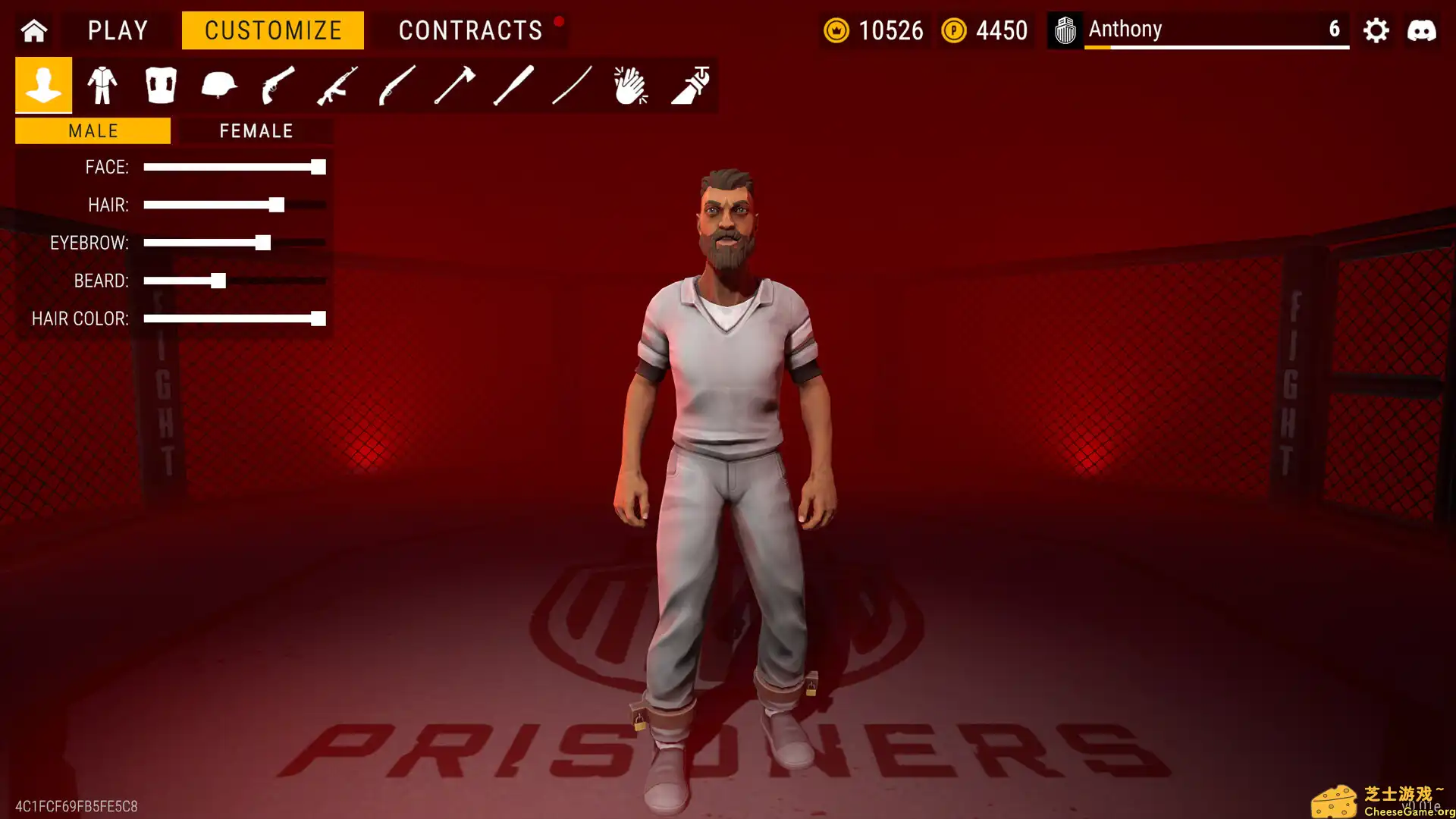Viewport: 1456px width, 819px height.
Task: Open the CUSTOMIZE tab
Action: 272,30
